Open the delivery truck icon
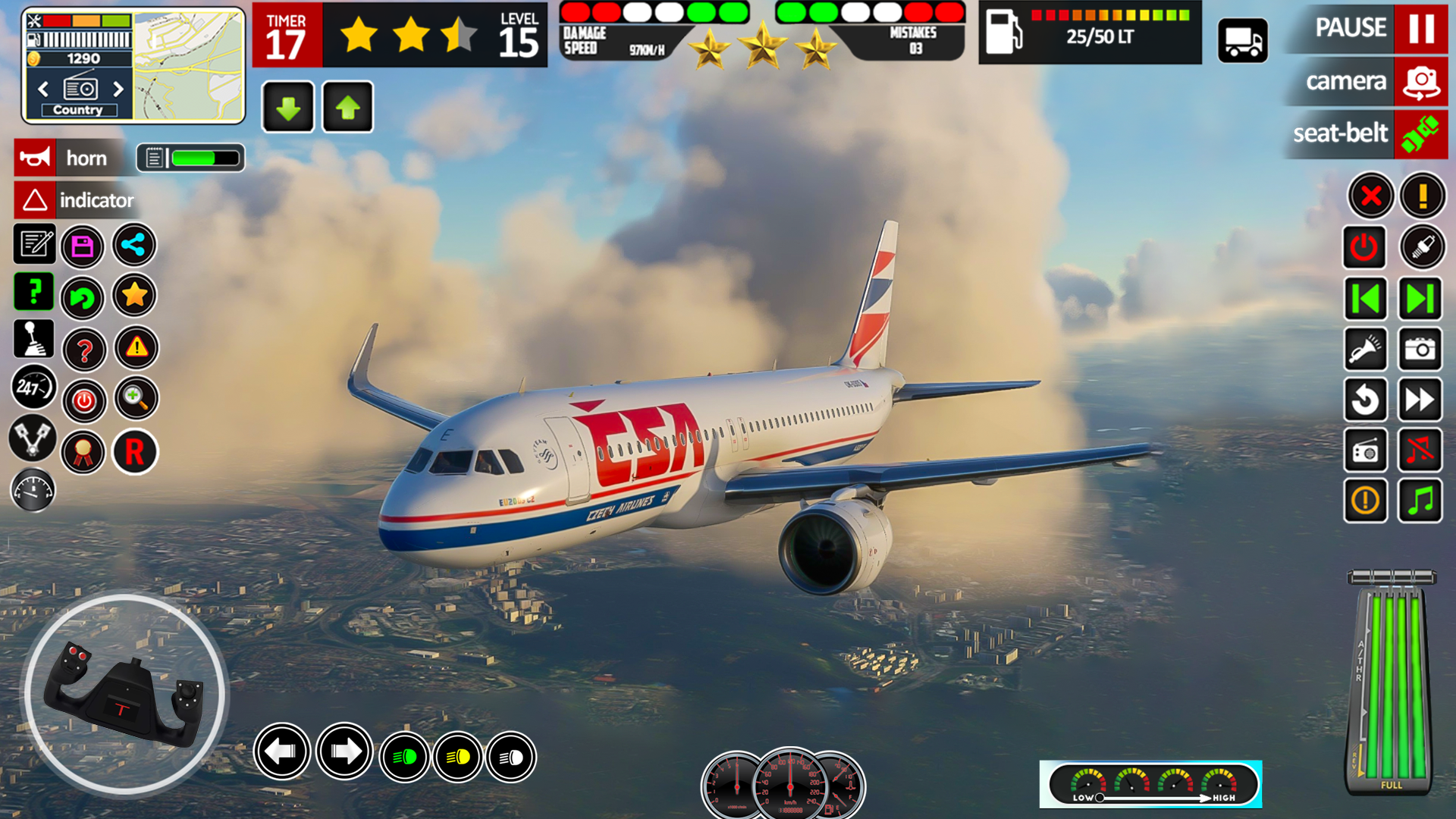This screenshot has width=1456, height=819. [x=1243, y=41]
